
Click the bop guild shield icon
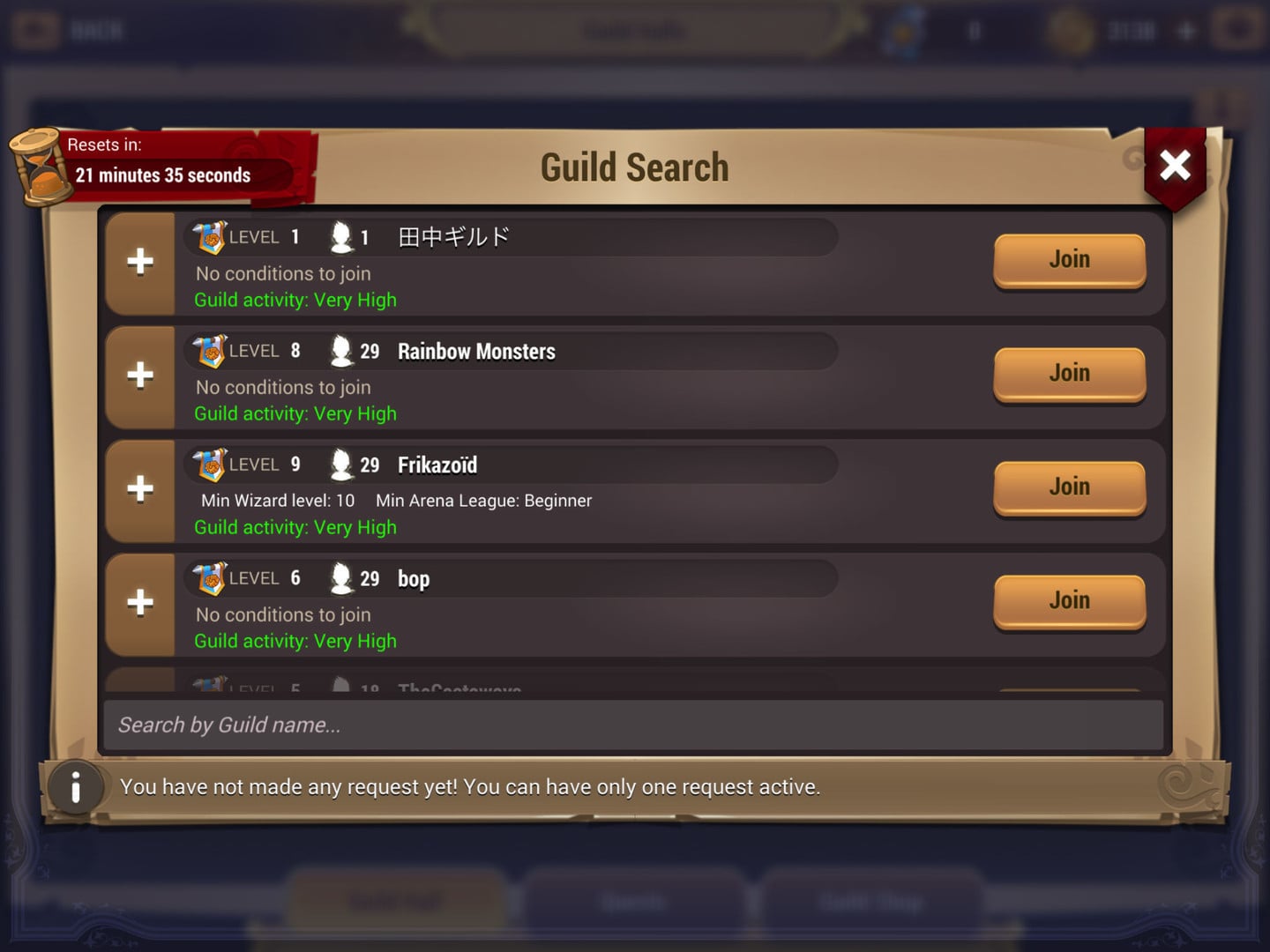point(209,577)
